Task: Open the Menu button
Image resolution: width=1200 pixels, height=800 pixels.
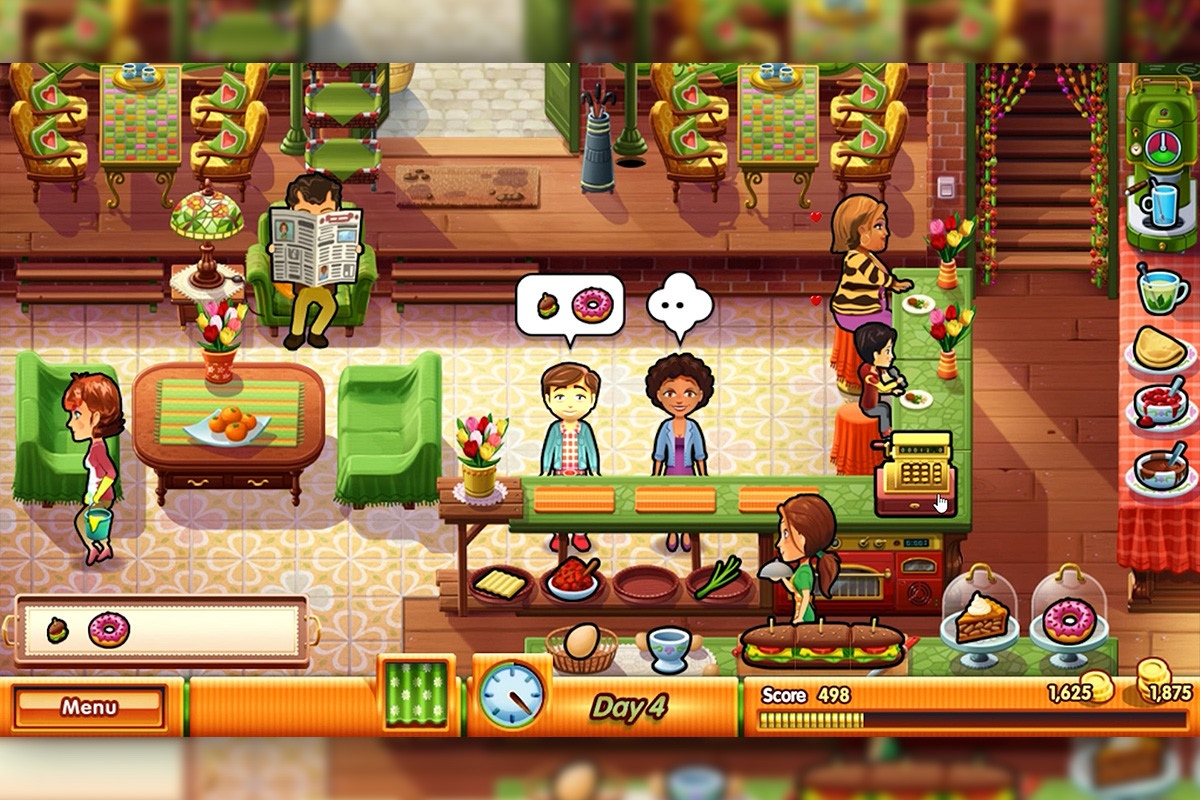Action: click(x=89, y=707)
